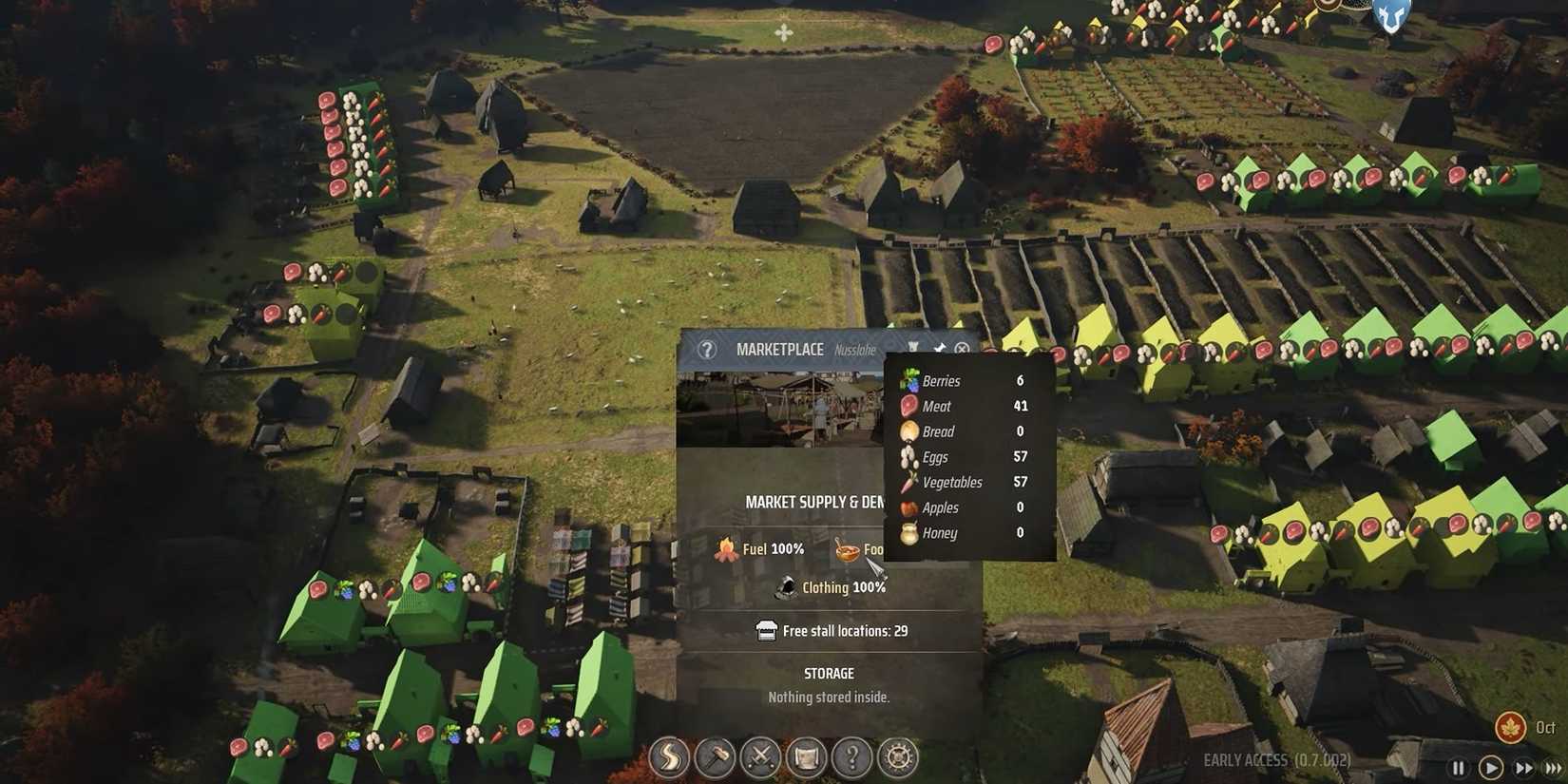1568x784 pixels.
Task: Click the Food bowl icon under Market Supply
Action: (x=849, y=549)
